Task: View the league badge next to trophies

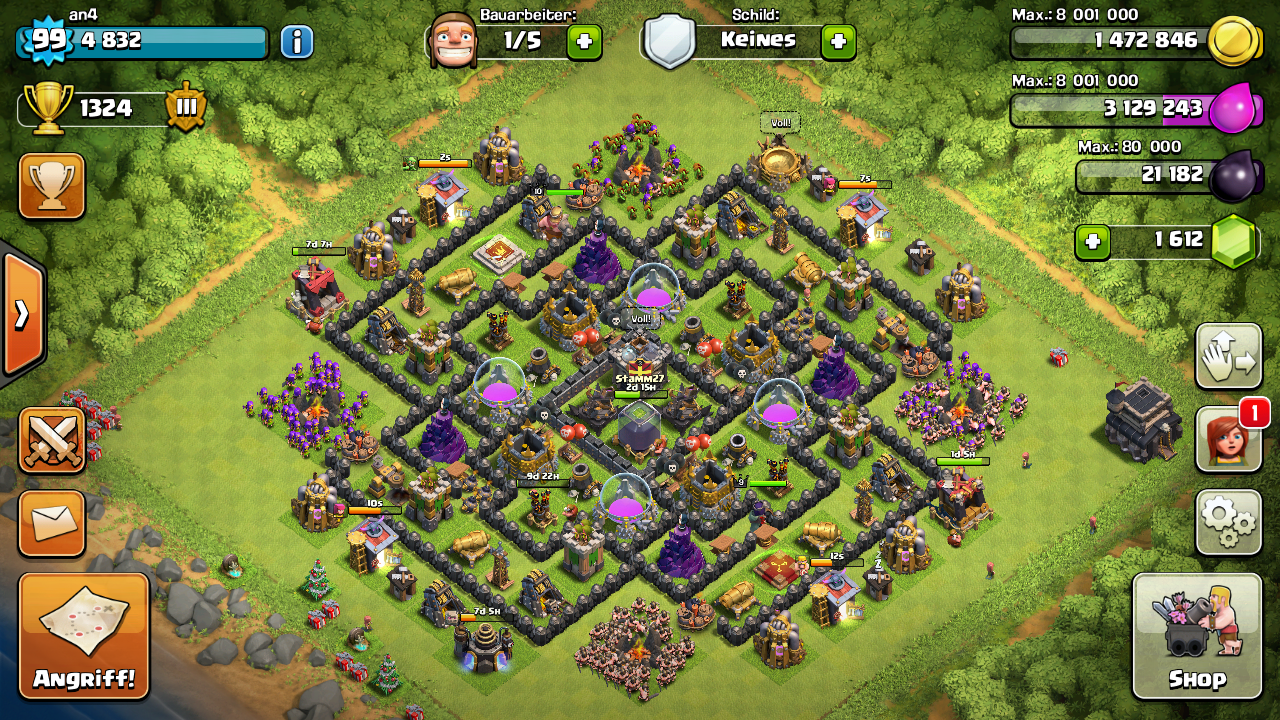Action: pos(186,108)
